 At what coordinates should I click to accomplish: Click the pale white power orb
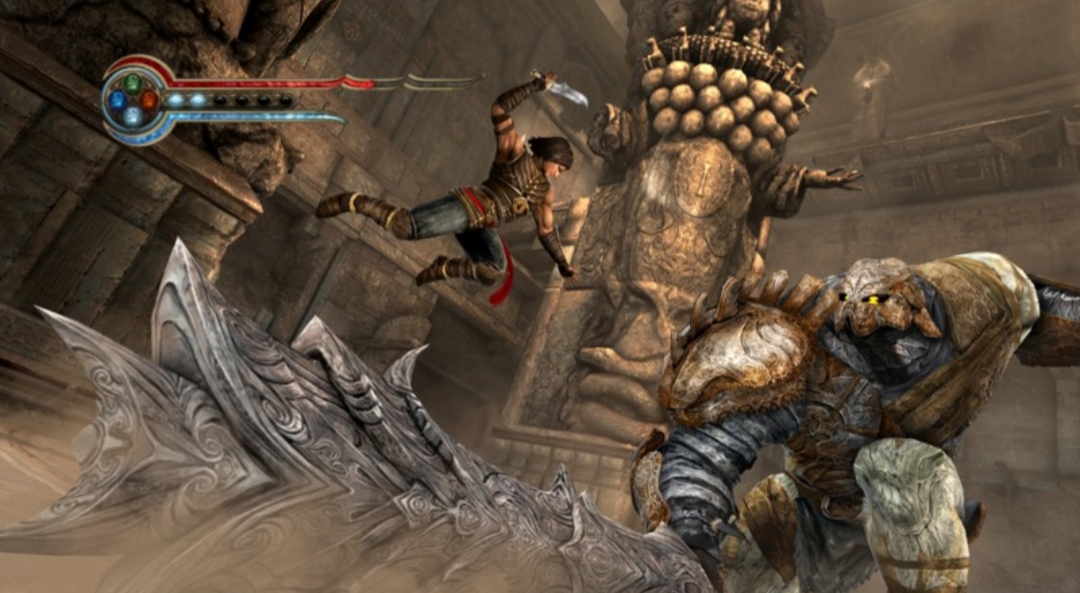point(133,116)
